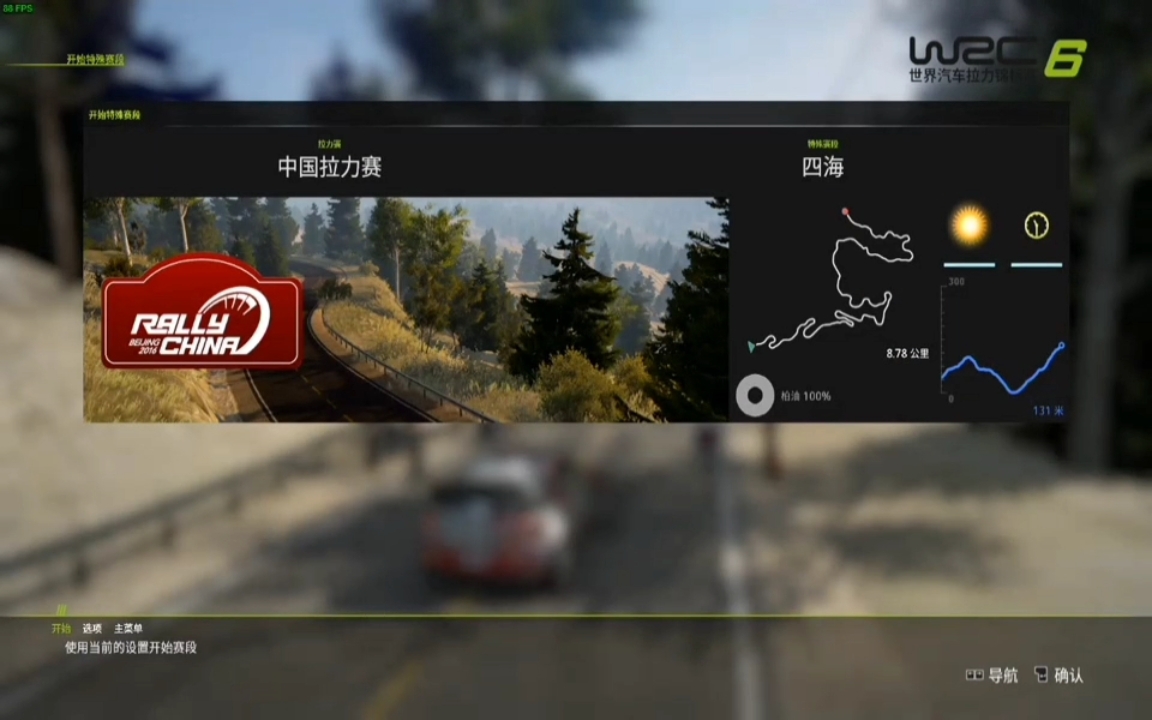
Task: Return to 主菜单 main menu
Action: 128,628
